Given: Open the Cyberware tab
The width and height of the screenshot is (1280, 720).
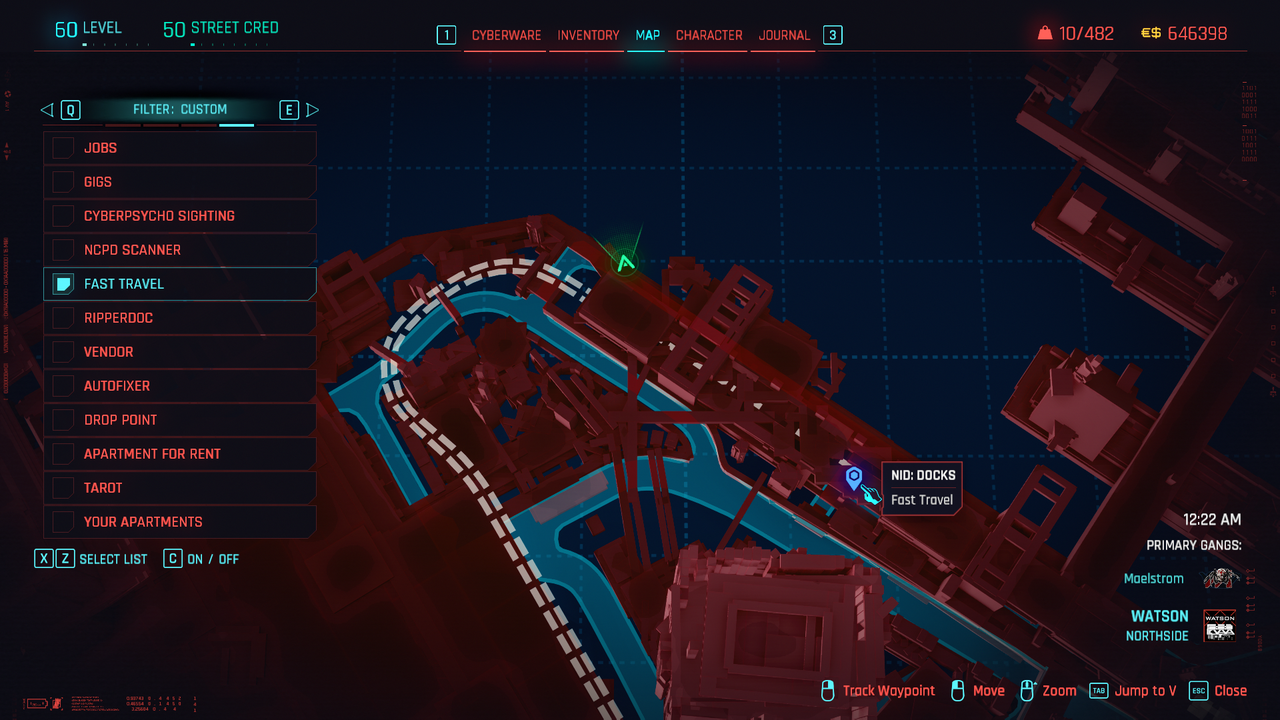Looking at the screenshot, I should click(506, 35).
